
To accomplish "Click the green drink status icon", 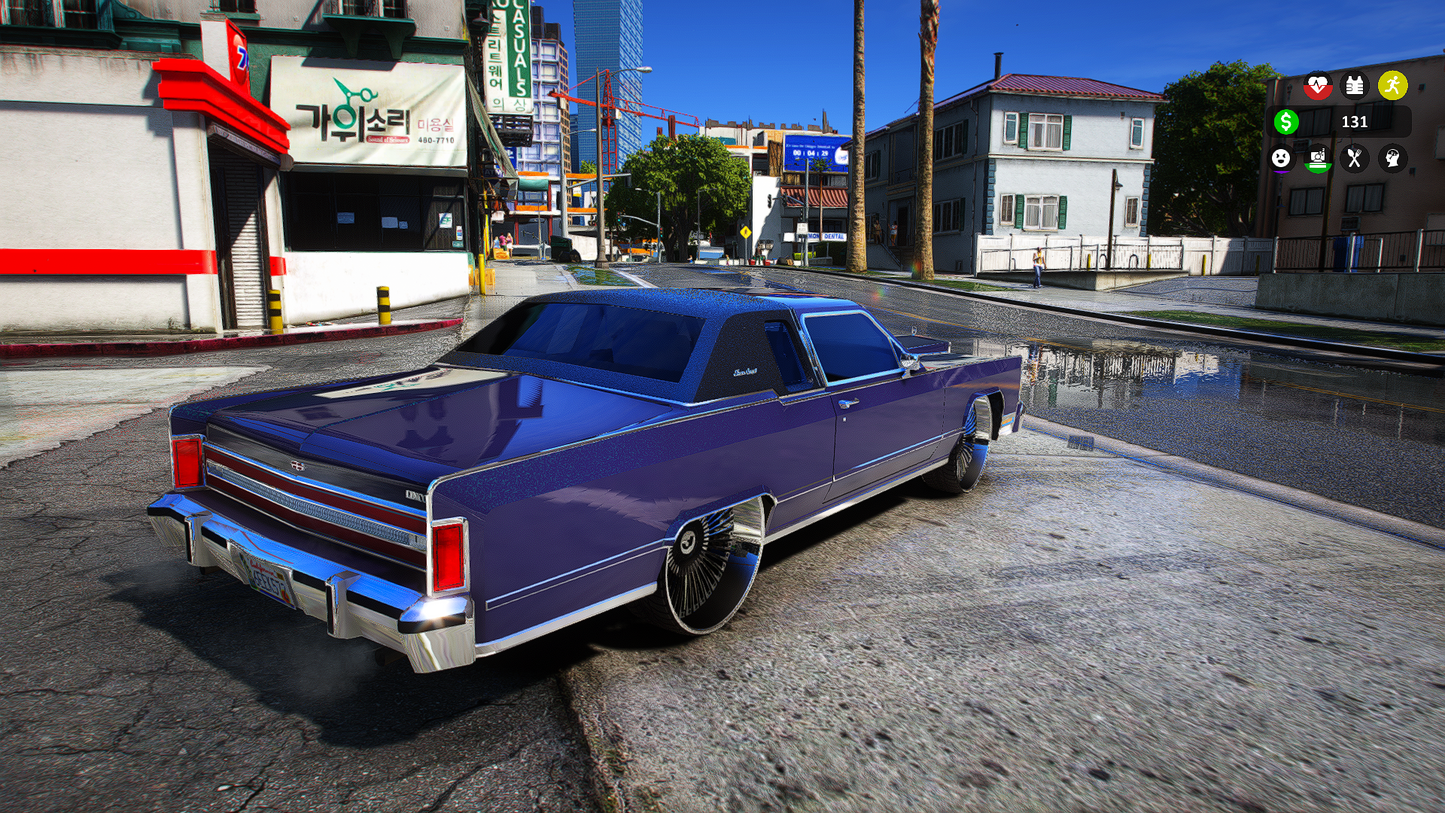I will [x=1318, y=158].
